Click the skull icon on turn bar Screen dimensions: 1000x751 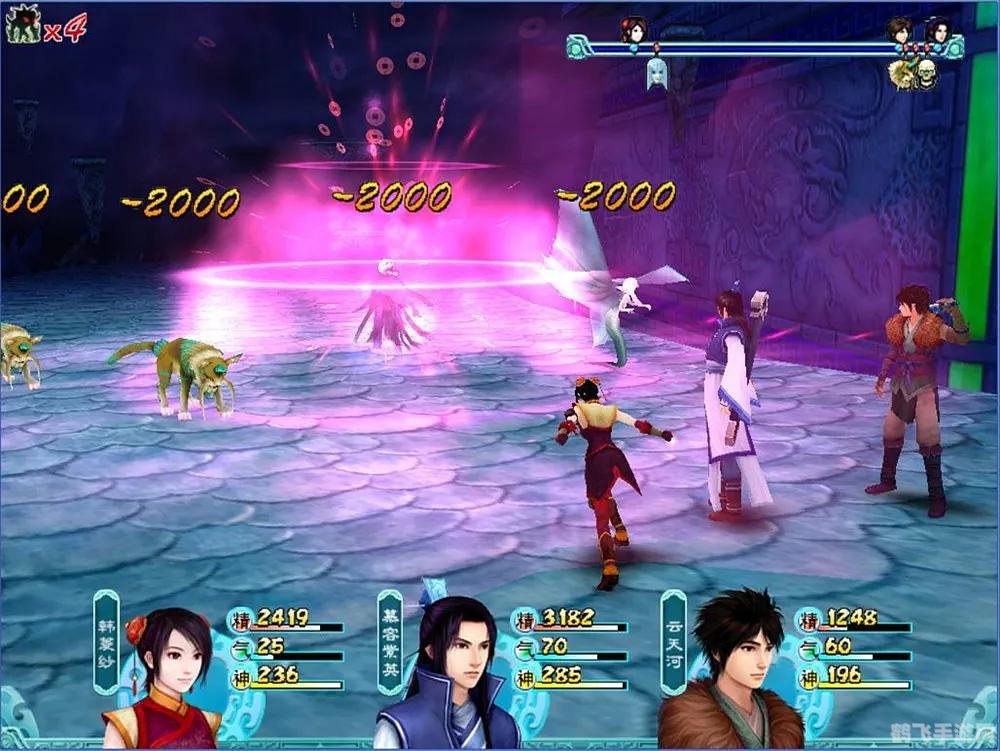tap(926, 74)
